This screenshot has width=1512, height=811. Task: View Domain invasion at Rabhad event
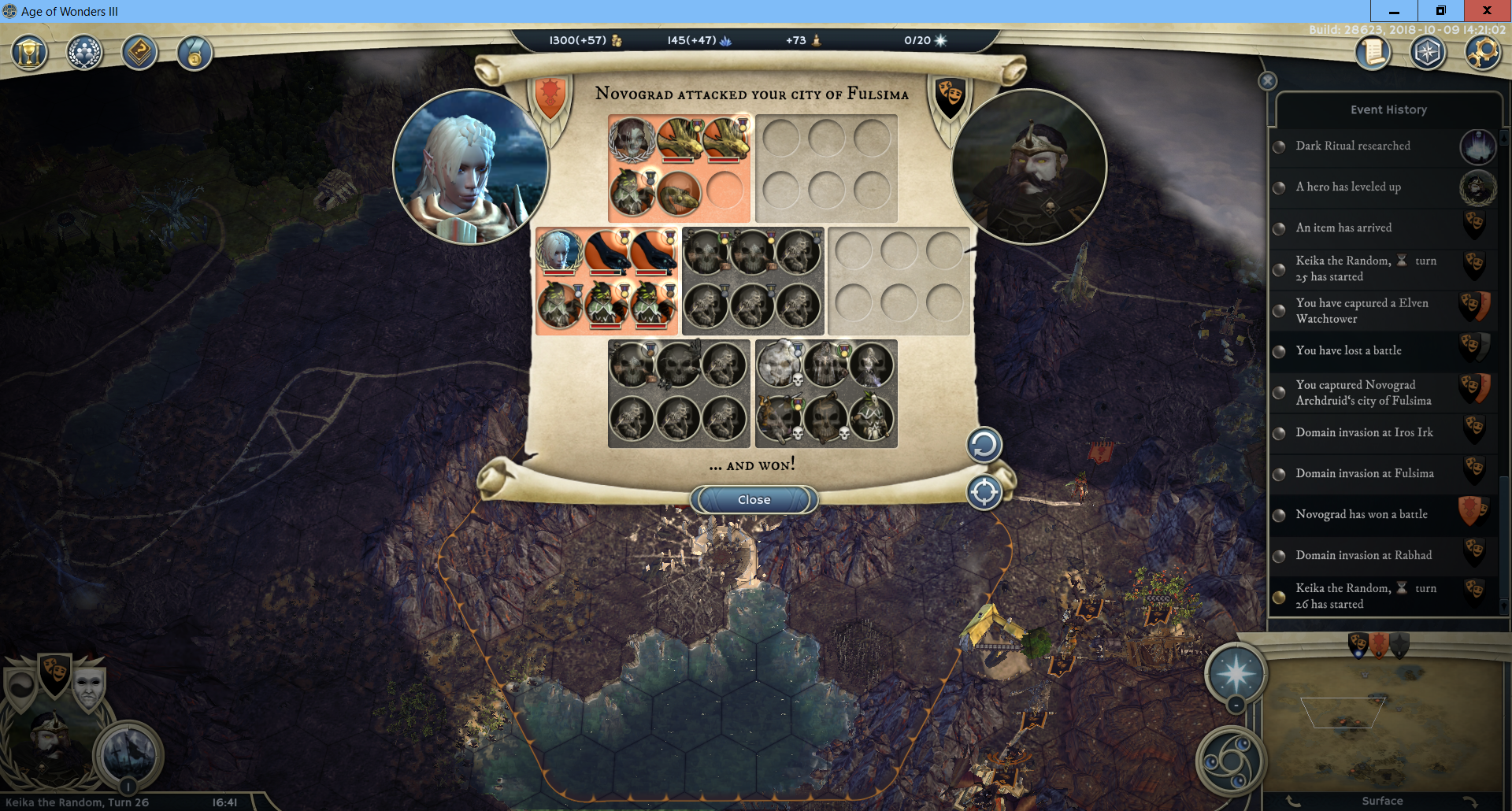(x=1363, y=556)
